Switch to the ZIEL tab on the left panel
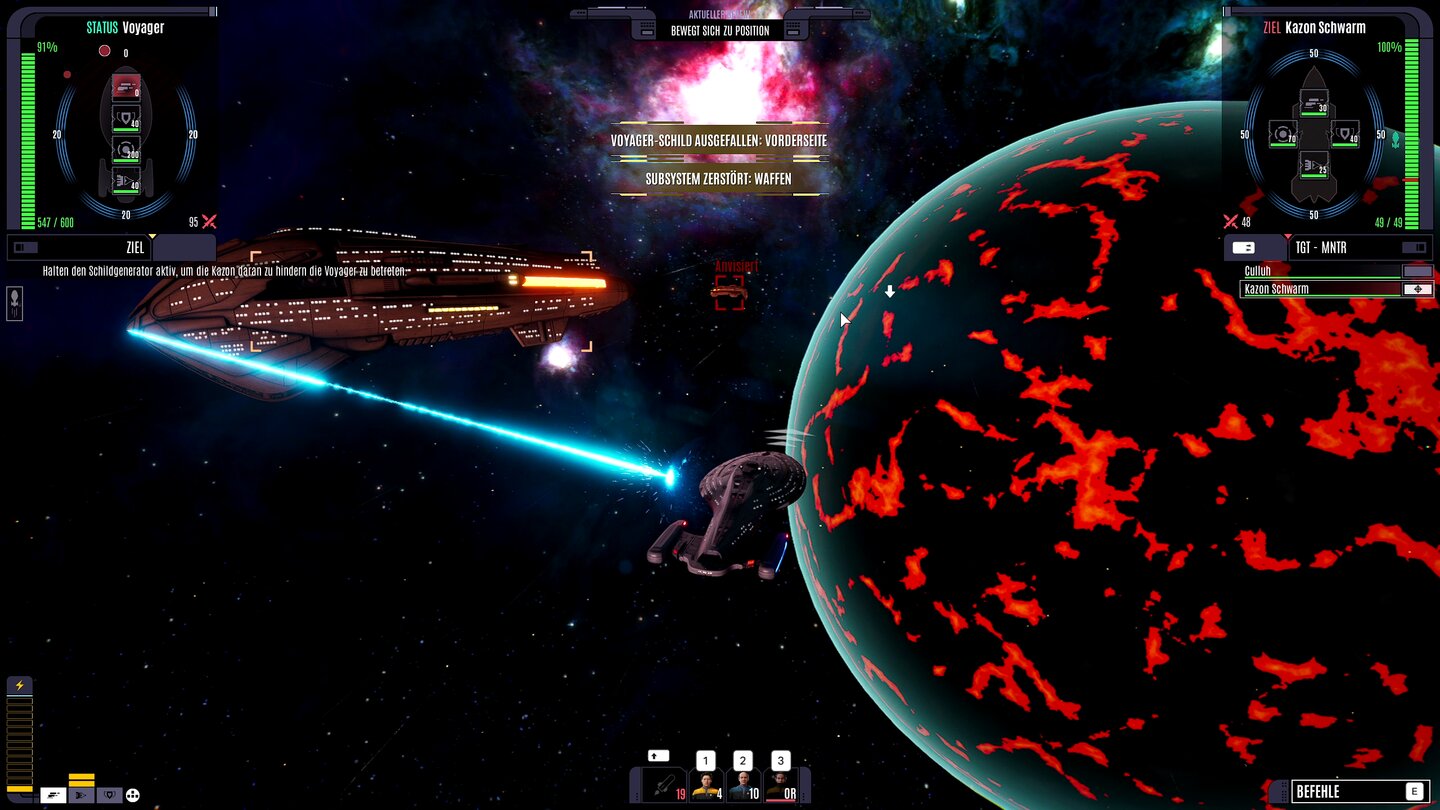The width and height of the screenshot is (1440, 810). click(136, 248)
